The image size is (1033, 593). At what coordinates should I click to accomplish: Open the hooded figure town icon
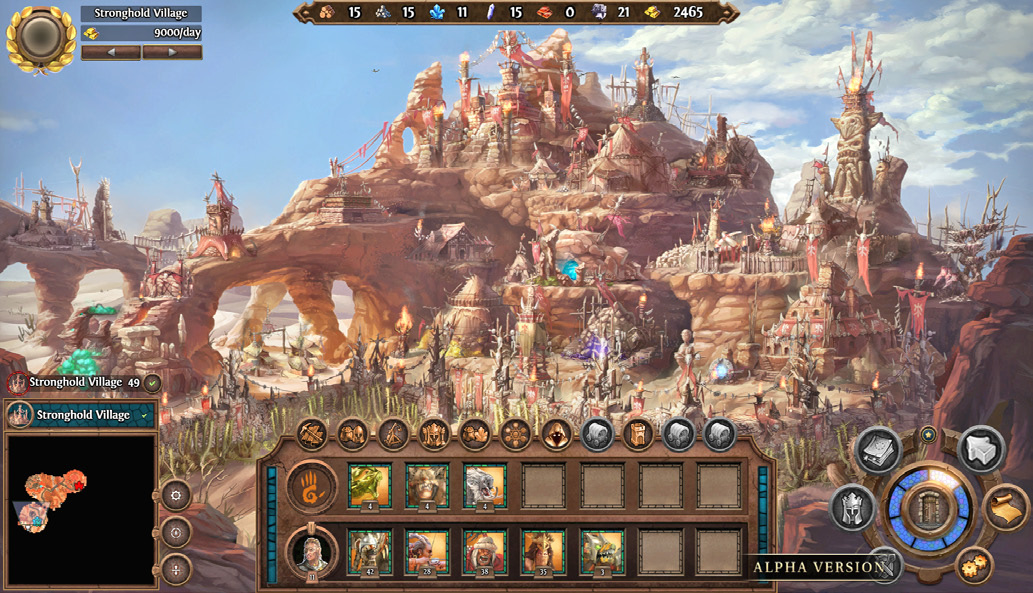(556, 434)
